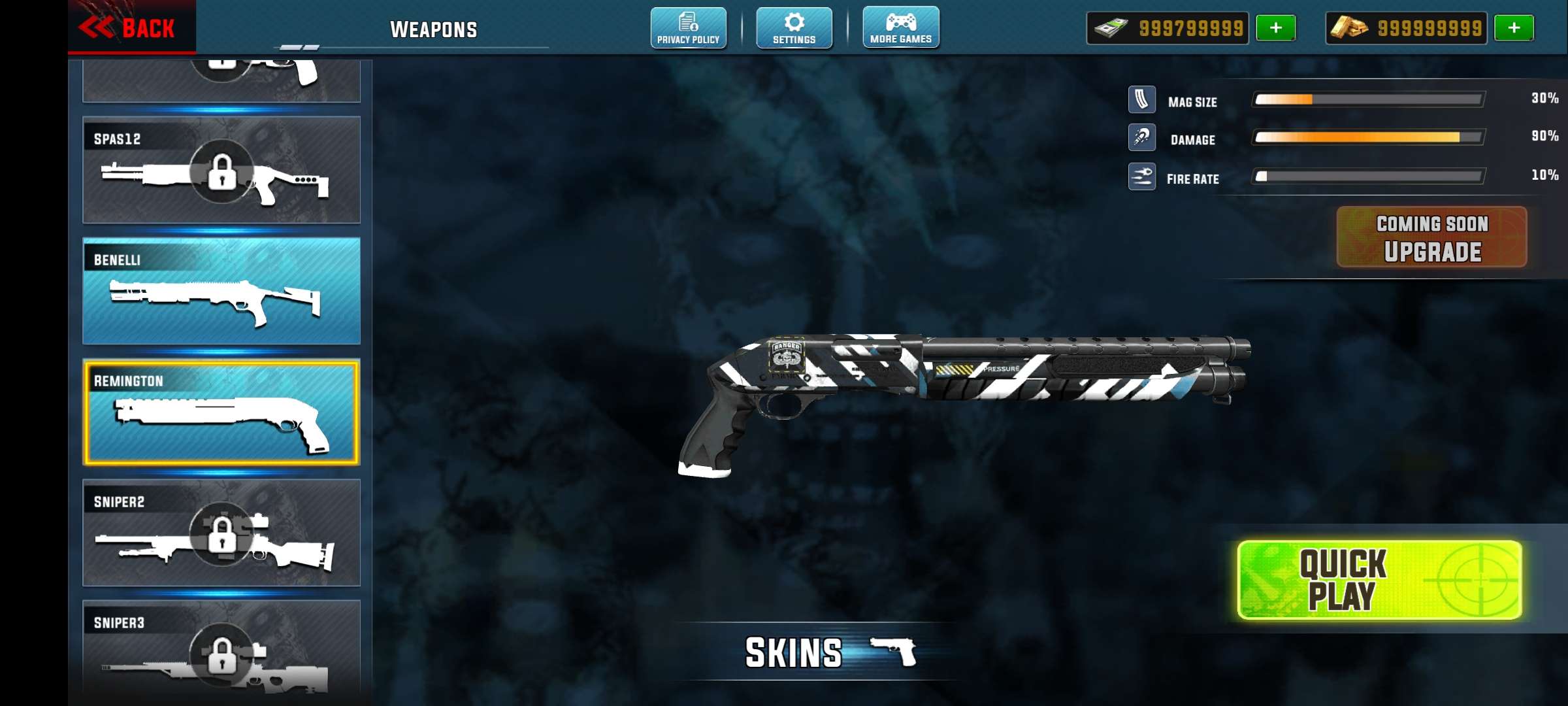Select the locked SPAS12 shotgun
This screenshot has height=706, width=1568.
221,170
